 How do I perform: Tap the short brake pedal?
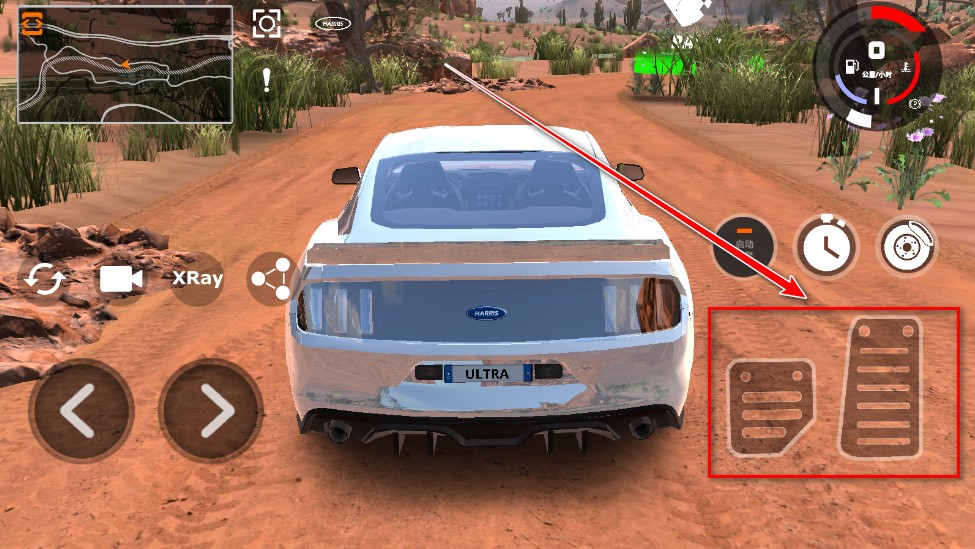click(x=770, y=407)
